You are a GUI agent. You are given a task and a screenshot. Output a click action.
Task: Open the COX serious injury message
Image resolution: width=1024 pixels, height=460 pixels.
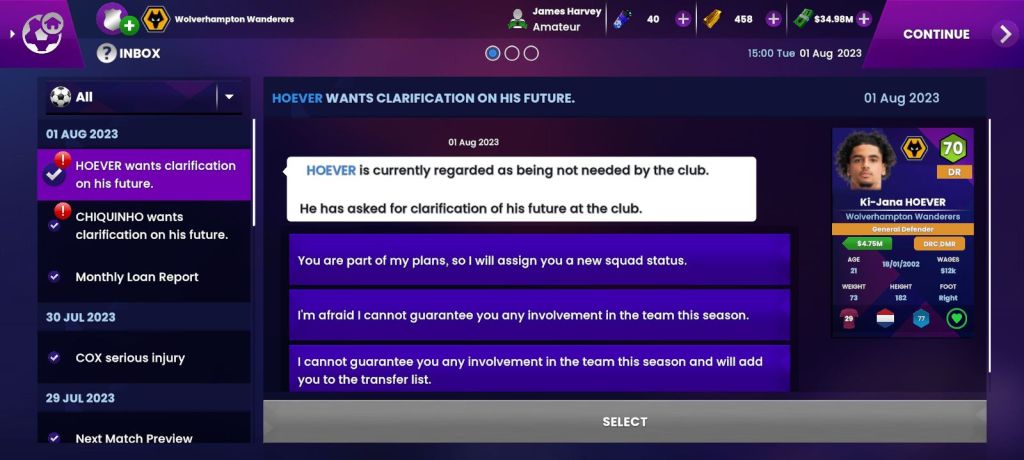point(130,357)
